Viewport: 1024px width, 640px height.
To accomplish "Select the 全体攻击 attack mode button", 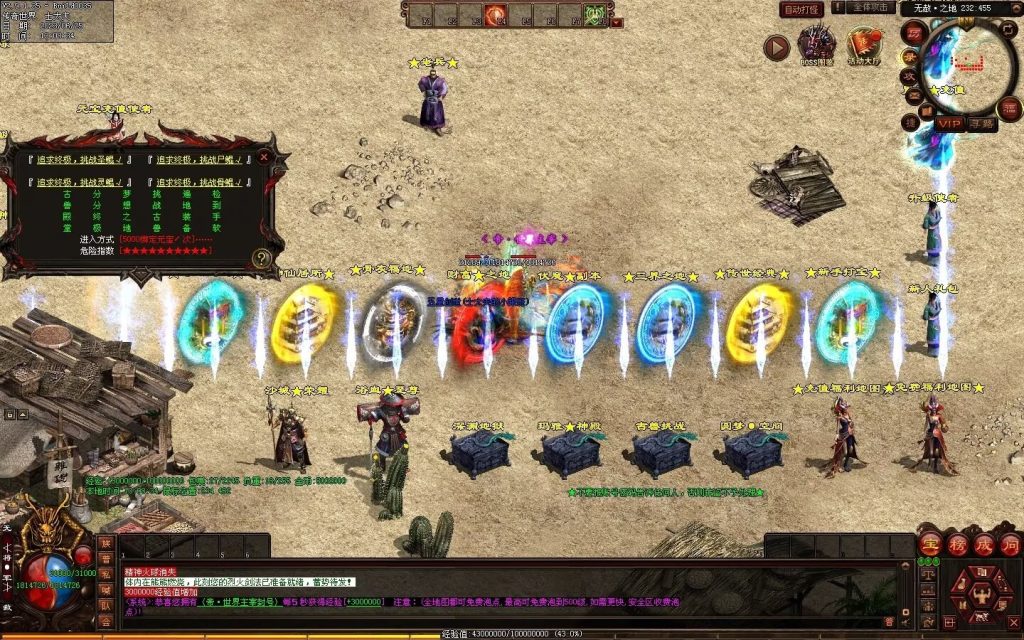I will [871, 8].
